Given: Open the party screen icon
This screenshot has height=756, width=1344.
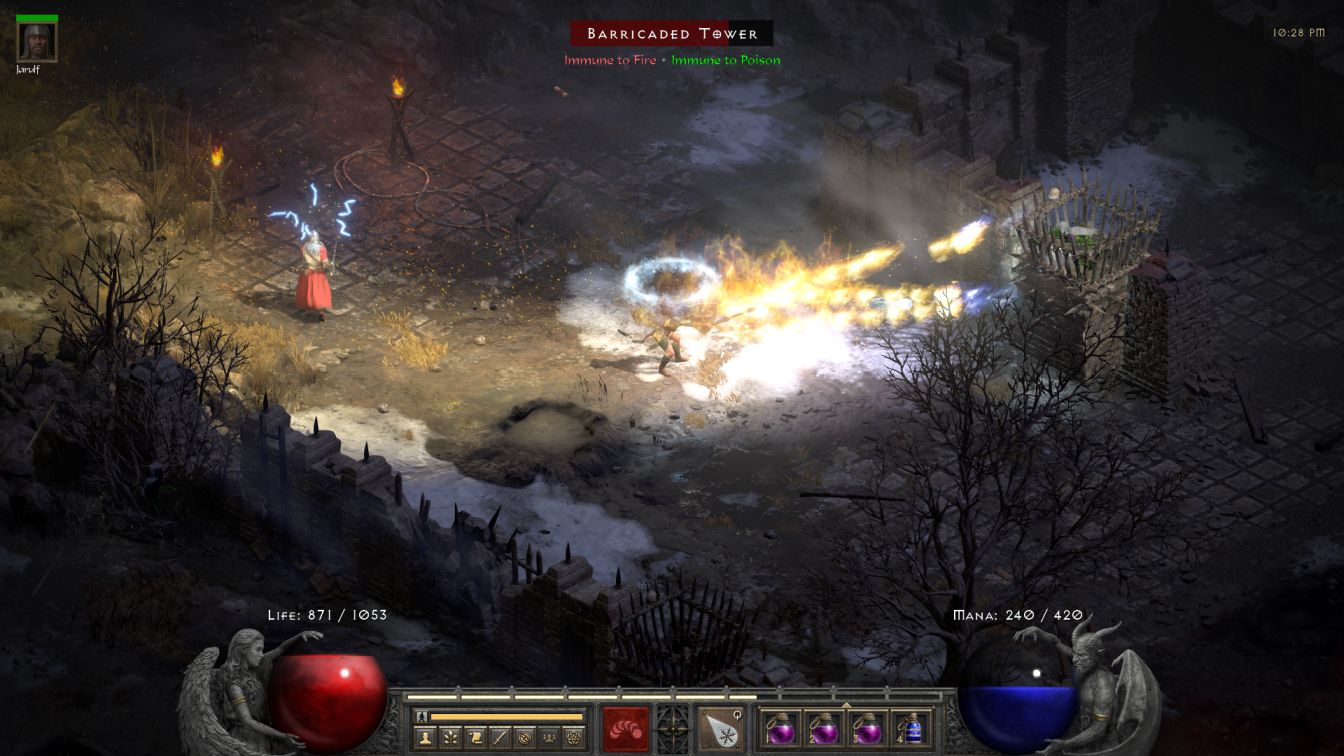Looking at the screenshot, I should point(547,738).
